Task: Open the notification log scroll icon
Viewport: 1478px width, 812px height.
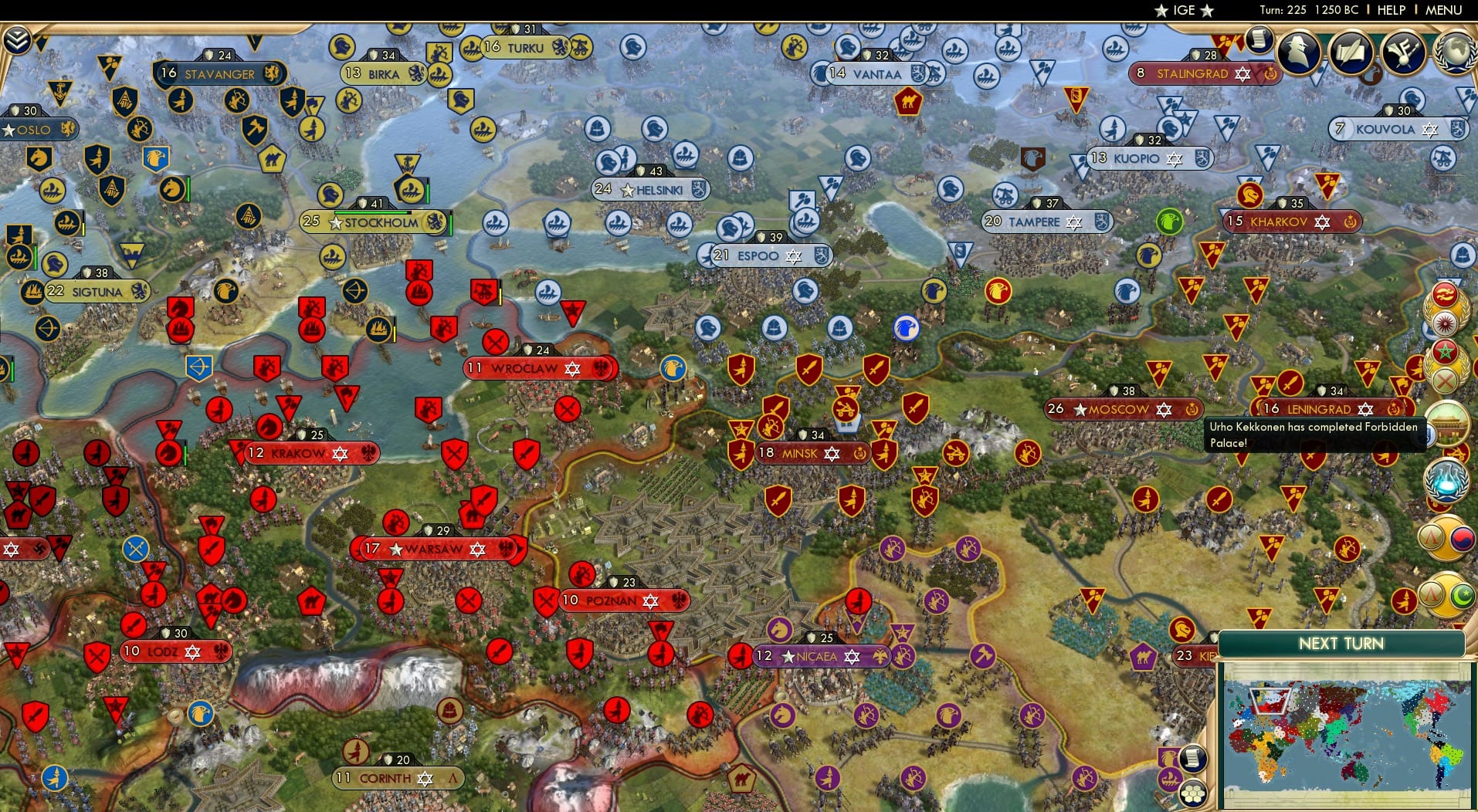Action: (x=1259, y=39)
